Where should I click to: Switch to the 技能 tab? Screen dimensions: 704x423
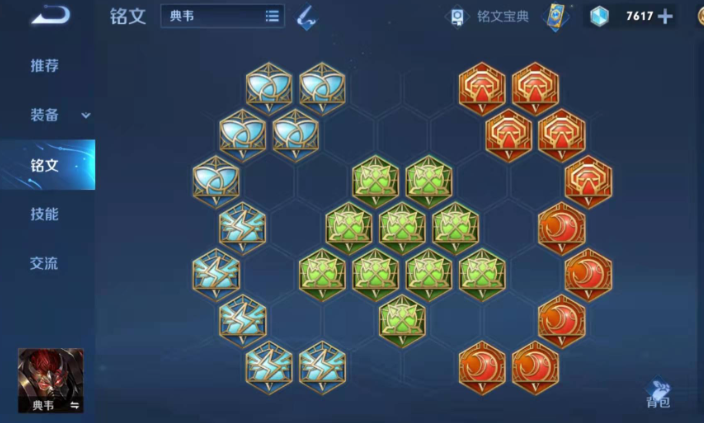click(x=45, y=214)
